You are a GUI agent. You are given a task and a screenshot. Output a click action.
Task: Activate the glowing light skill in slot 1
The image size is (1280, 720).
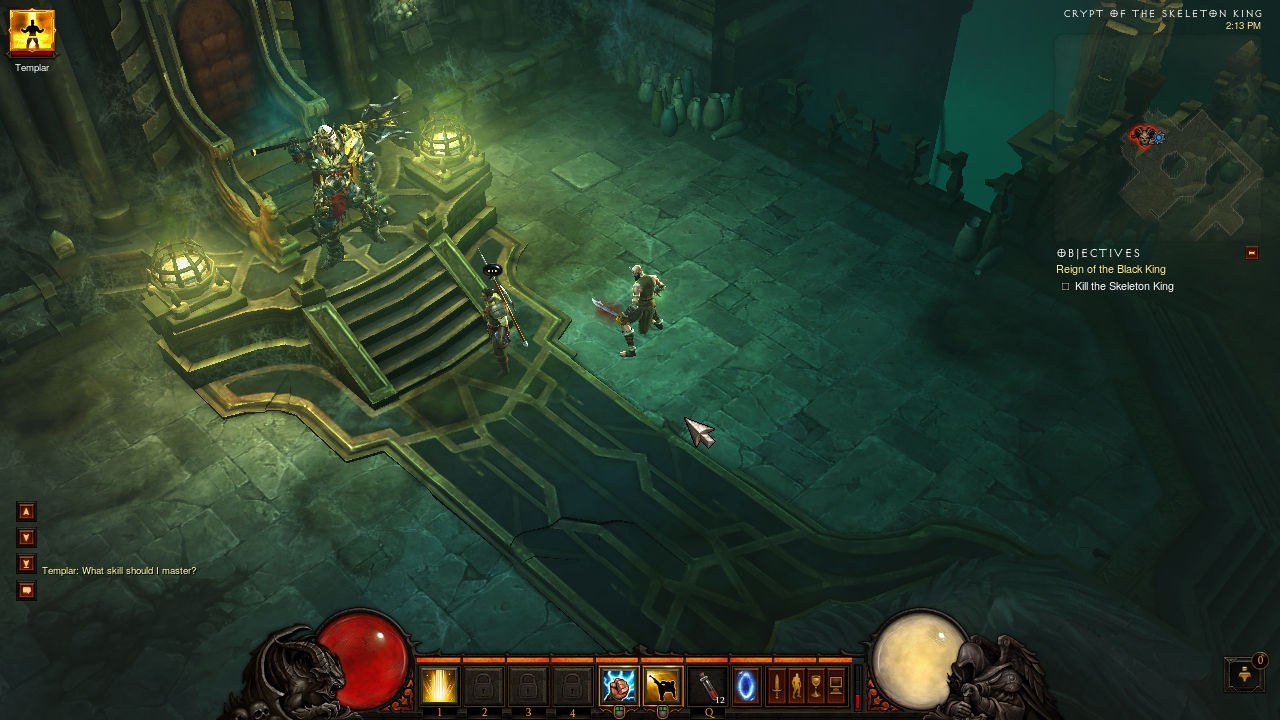pos(439,687)
